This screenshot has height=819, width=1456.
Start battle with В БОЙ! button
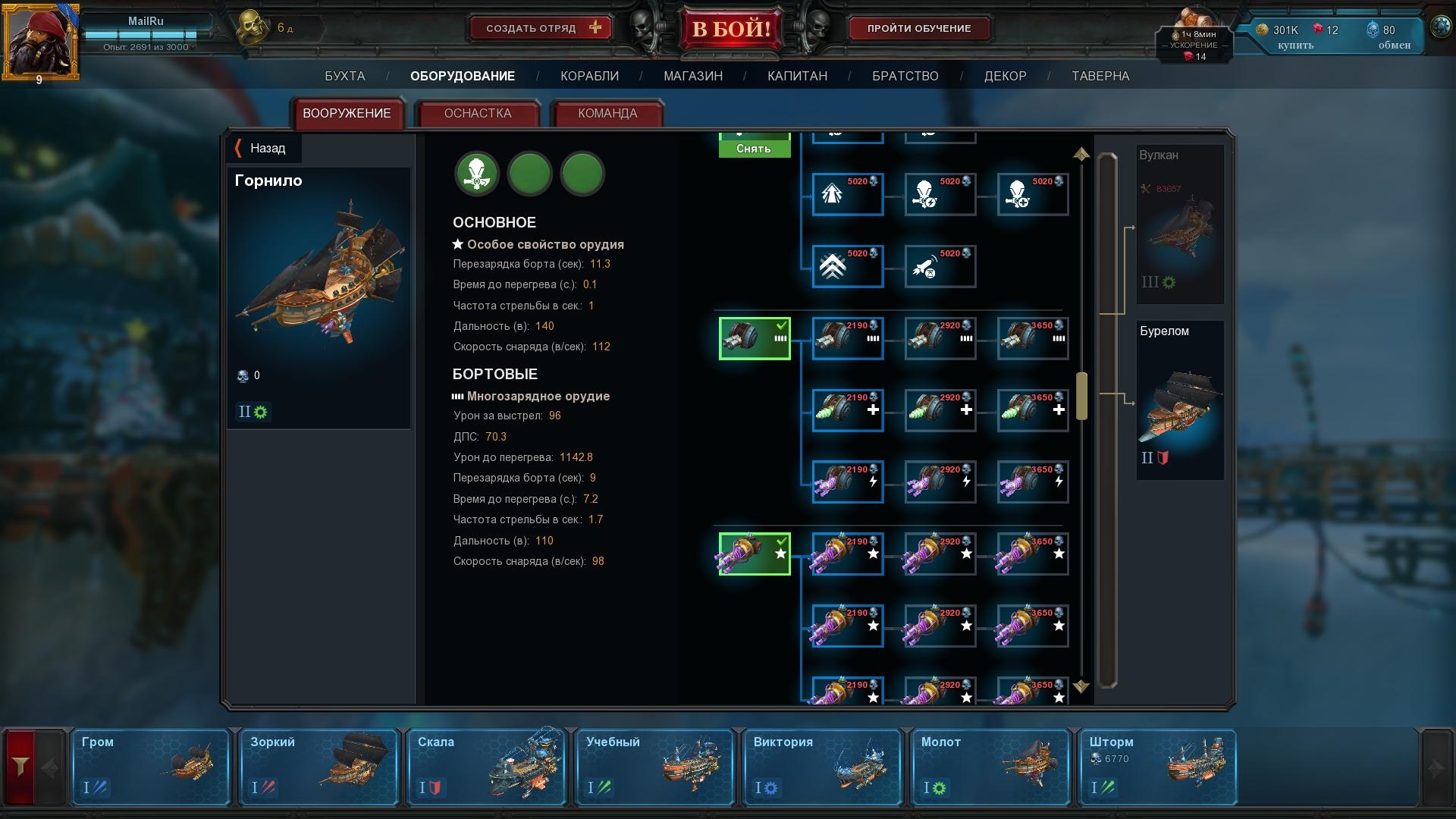pos(730,30)
